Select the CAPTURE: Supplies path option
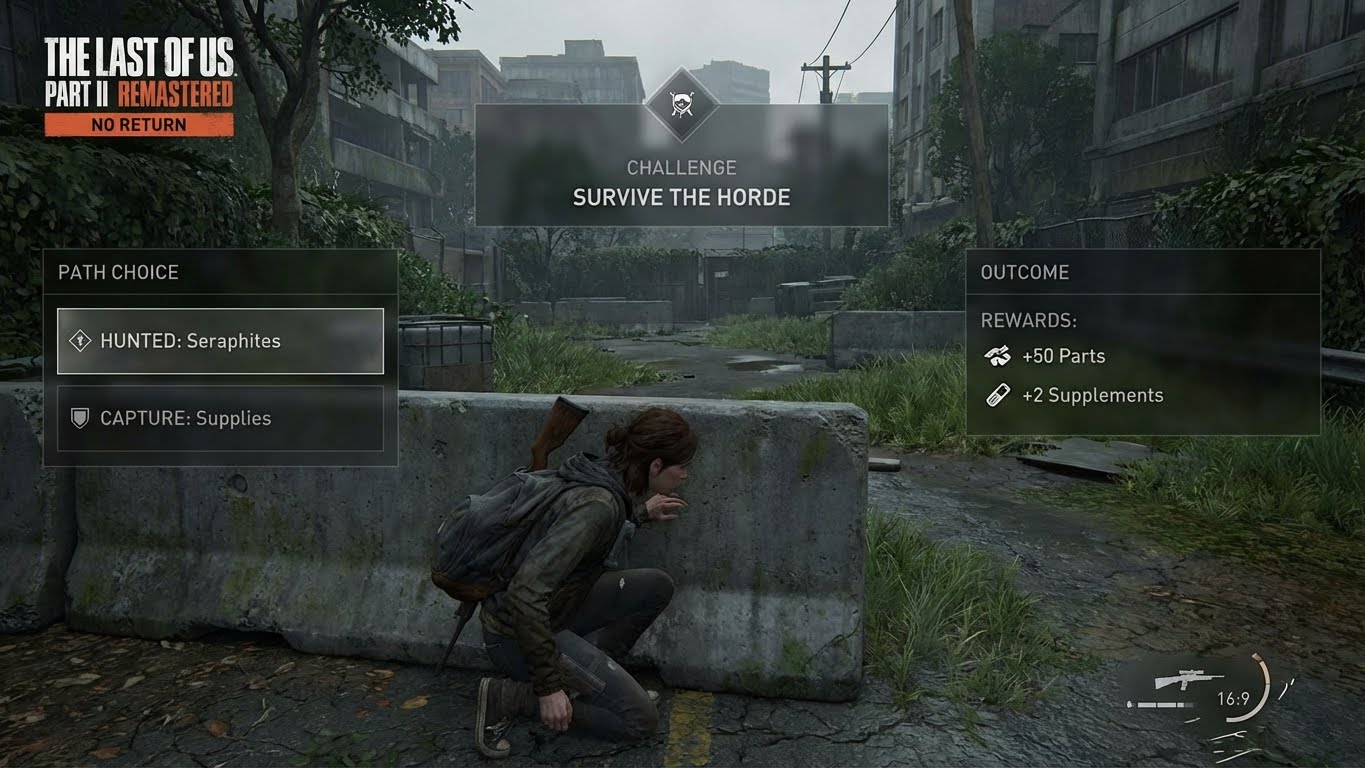Image resolution: width=1365 pixels, height=768 pixels. click(x=220, y=418)
